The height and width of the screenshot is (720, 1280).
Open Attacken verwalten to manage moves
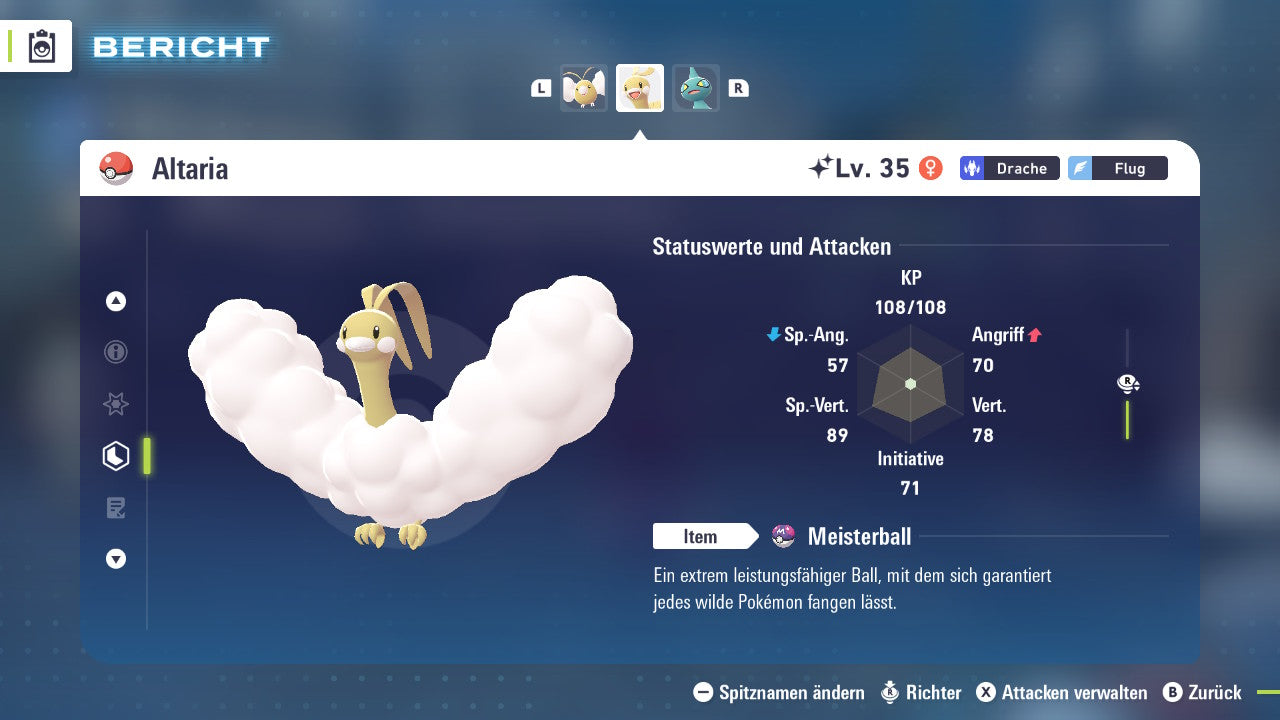[1066, 692]
